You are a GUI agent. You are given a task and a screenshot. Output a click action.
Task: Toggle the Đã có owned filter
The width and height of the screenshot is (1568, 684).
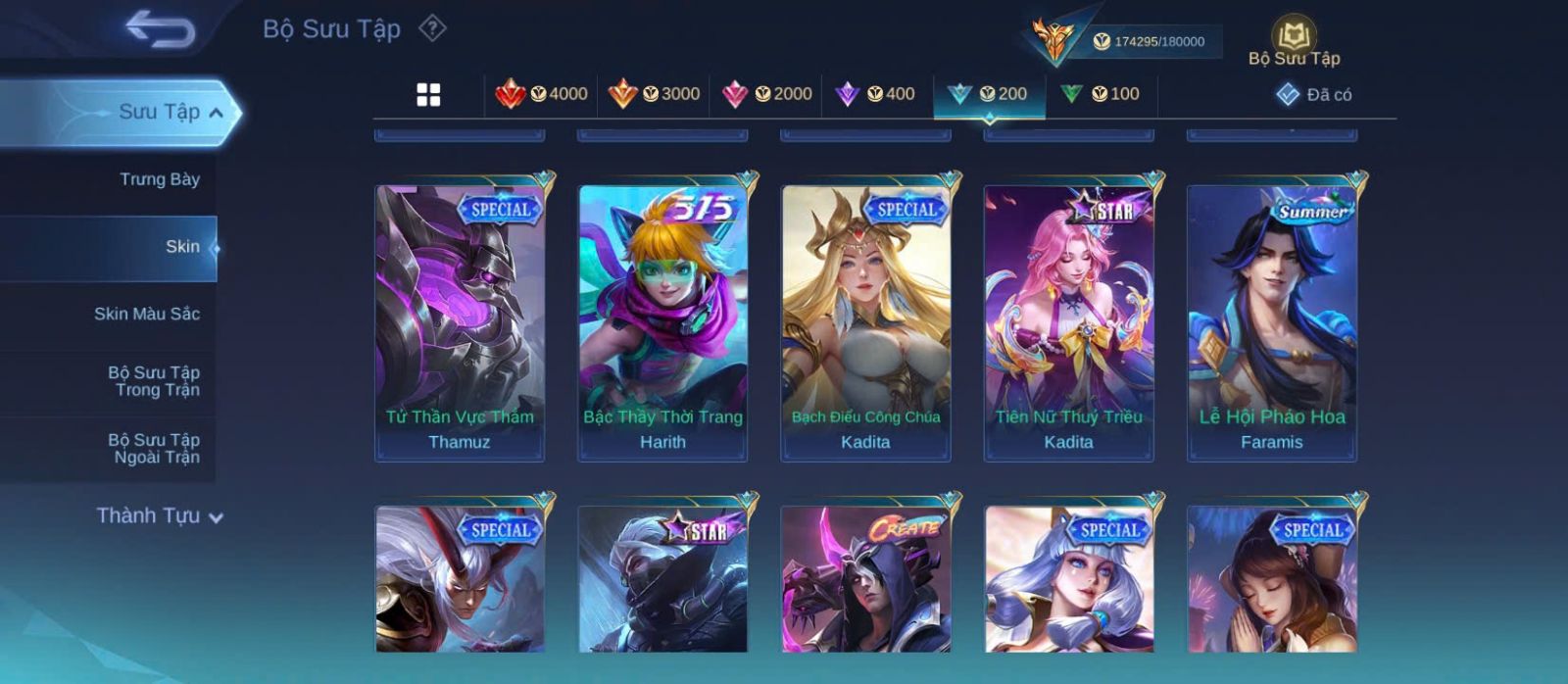(x=1314, y=95)
